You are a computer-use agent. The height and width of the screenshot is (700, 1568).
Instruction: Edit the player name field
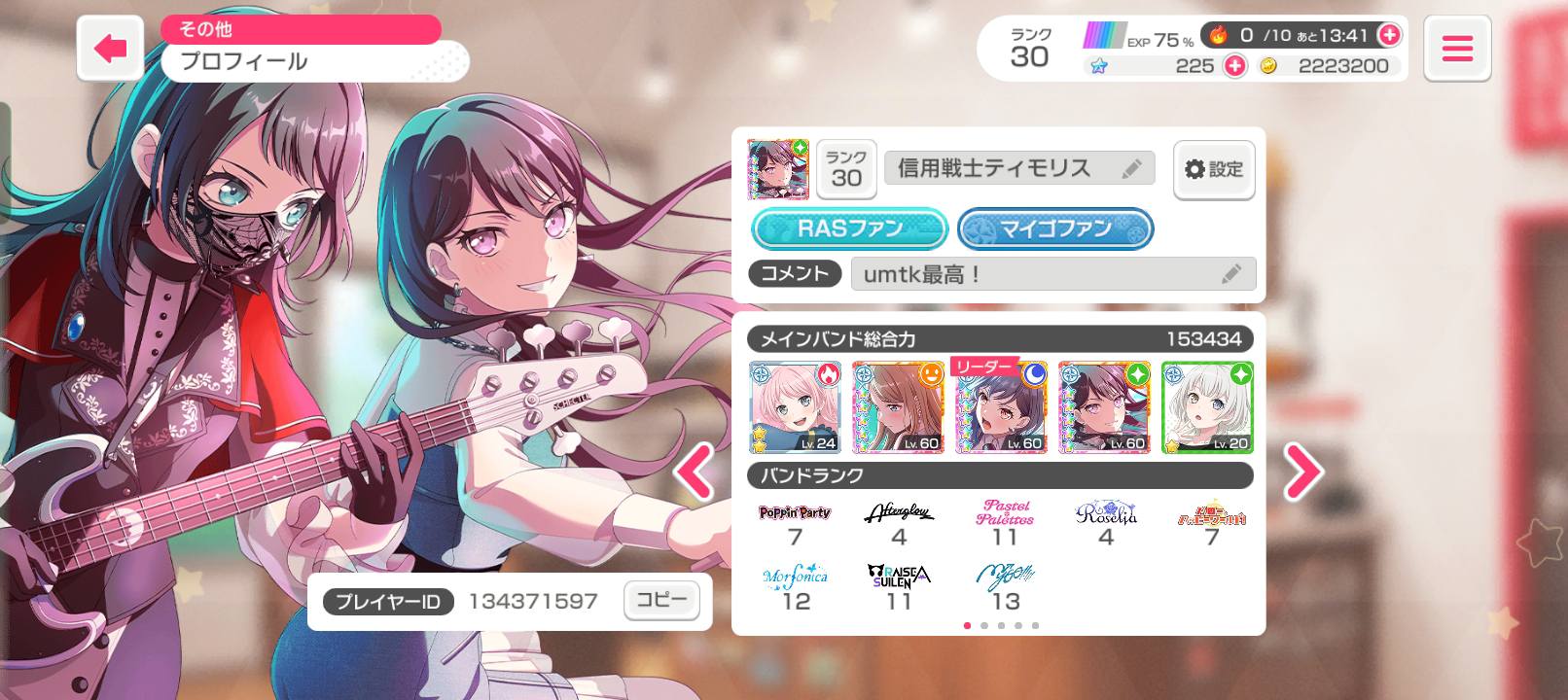tap(1018, 168)
